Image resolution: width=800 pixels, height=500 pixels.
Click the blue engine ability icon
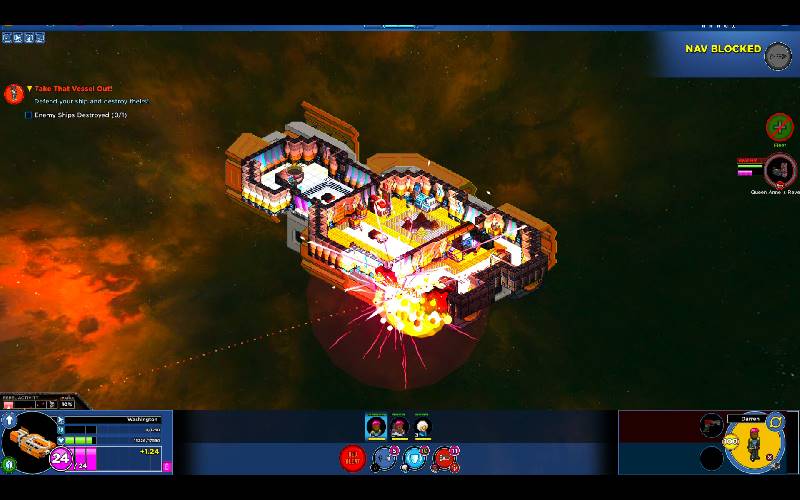(383, 460)
